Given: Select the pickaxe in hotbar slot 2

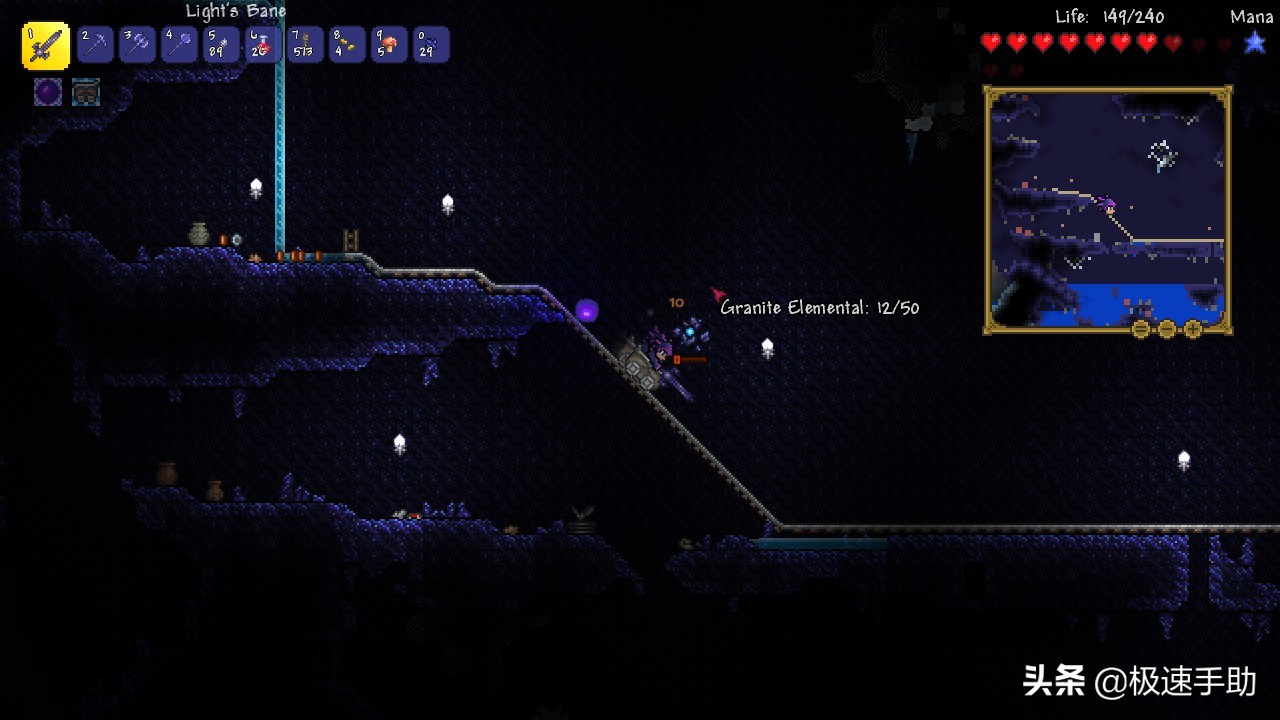Looking at the screenshot, I should click(95, 44).
